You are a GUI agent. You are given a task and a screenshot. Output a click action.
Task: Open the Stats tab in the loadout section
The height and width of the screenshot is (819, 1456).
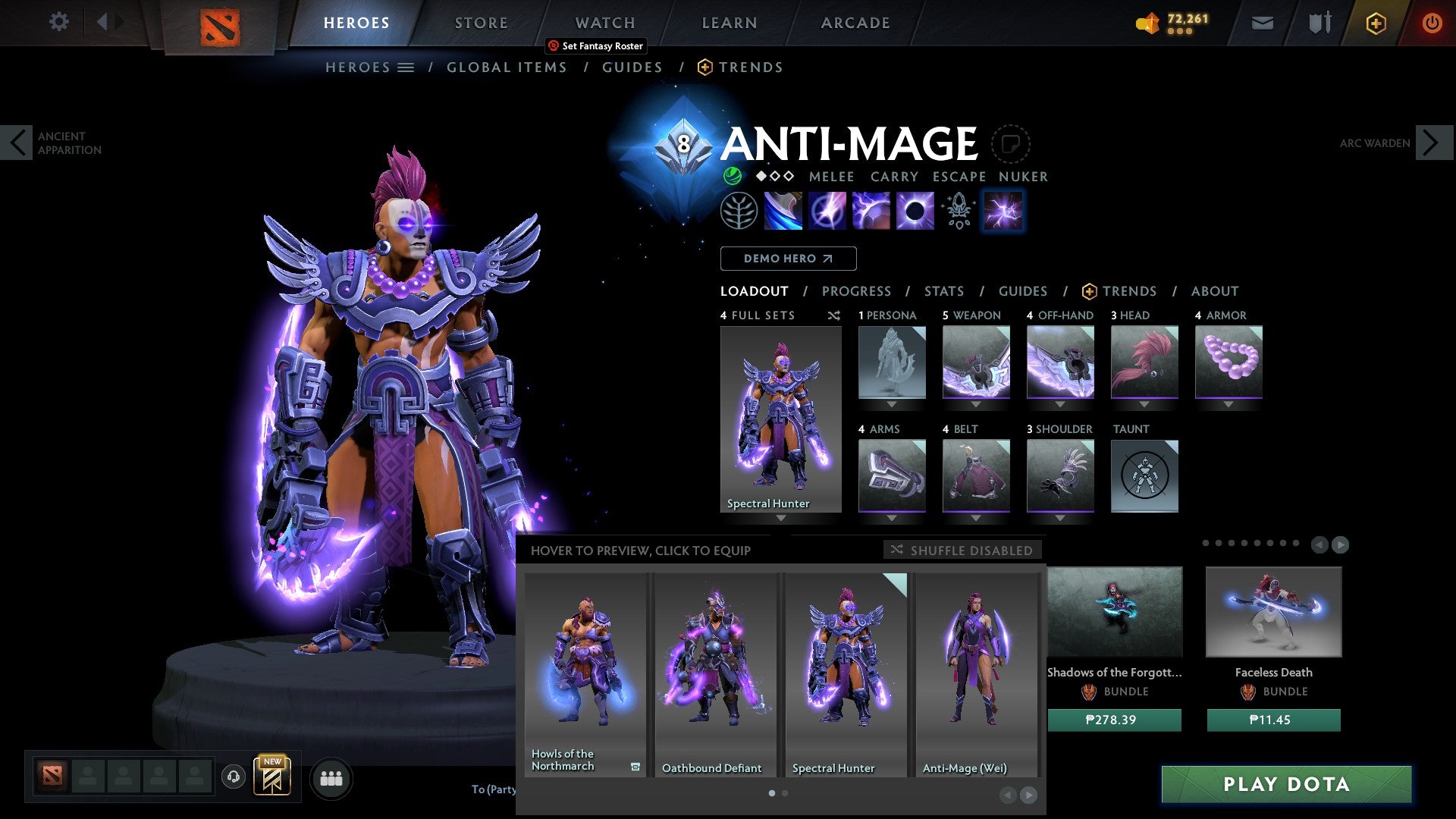(943, 290)
